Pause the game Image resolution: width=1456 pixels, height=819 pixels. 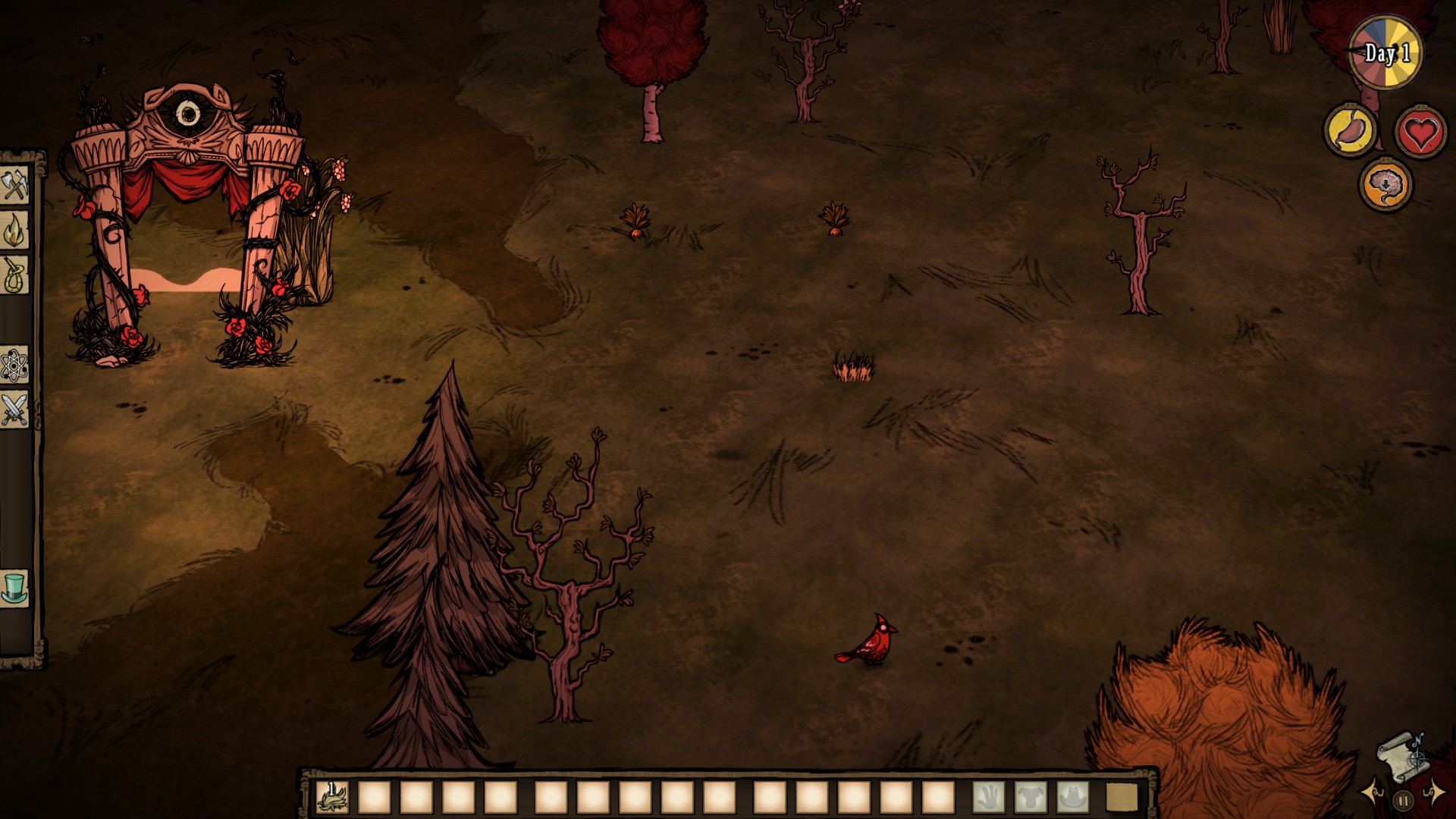coord(1403,800)
